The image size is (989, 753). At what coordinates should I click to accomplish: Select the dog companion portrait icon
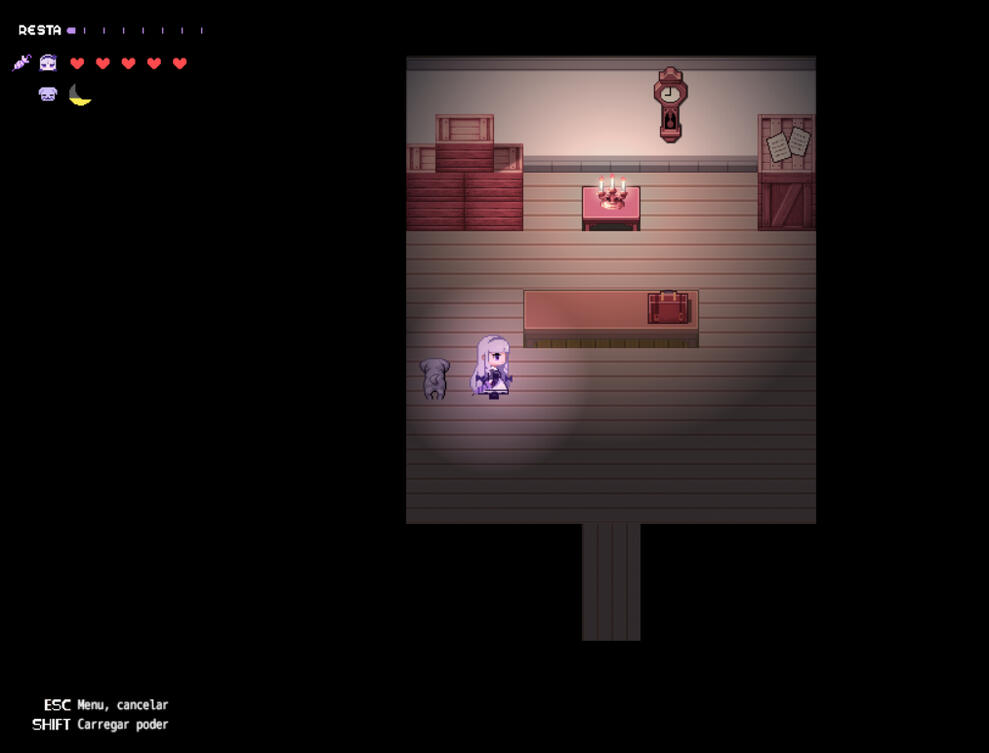tap(48, 94)
